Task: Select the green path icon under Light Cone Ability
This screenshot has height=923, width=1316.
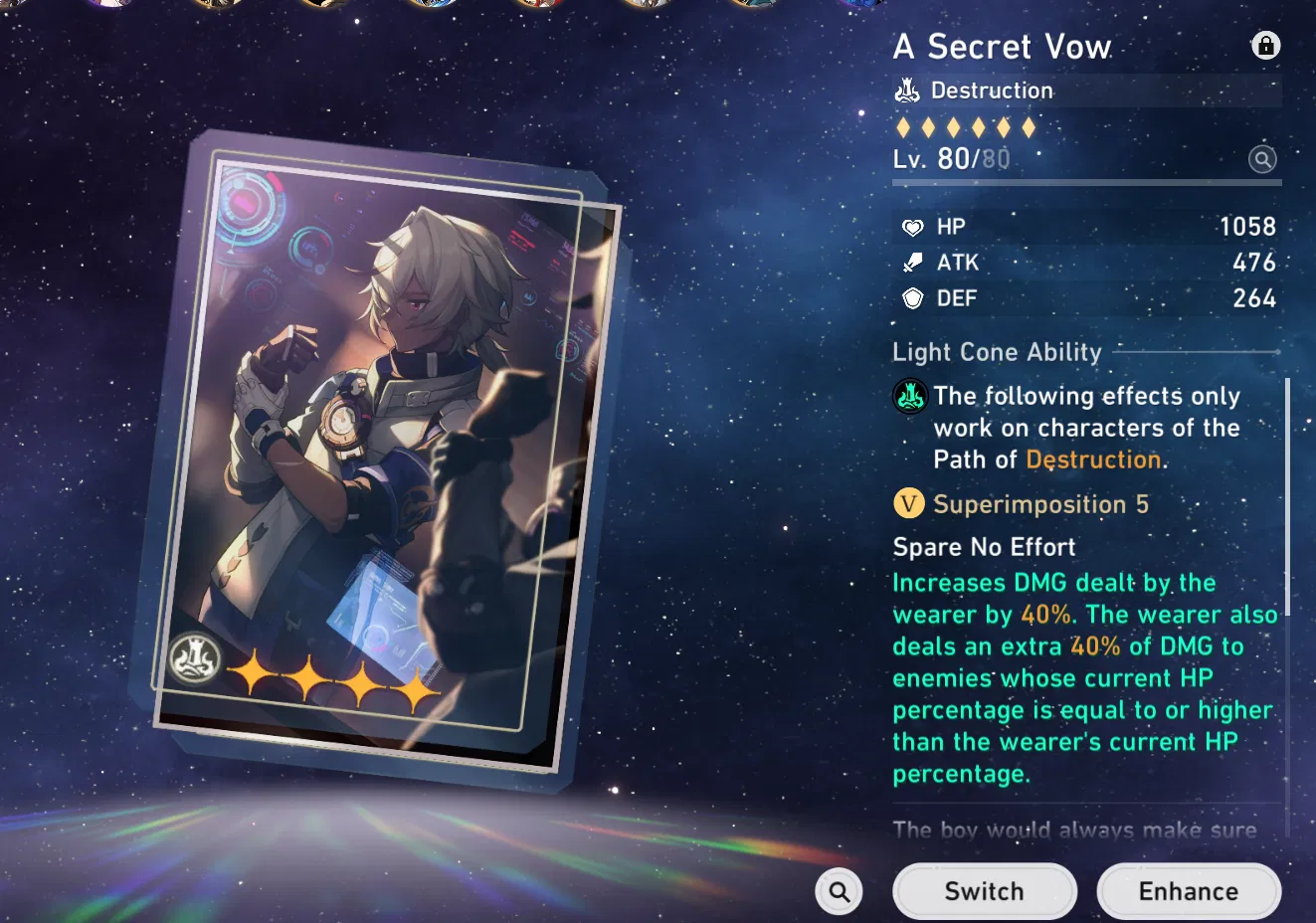Action: (909, 396)
